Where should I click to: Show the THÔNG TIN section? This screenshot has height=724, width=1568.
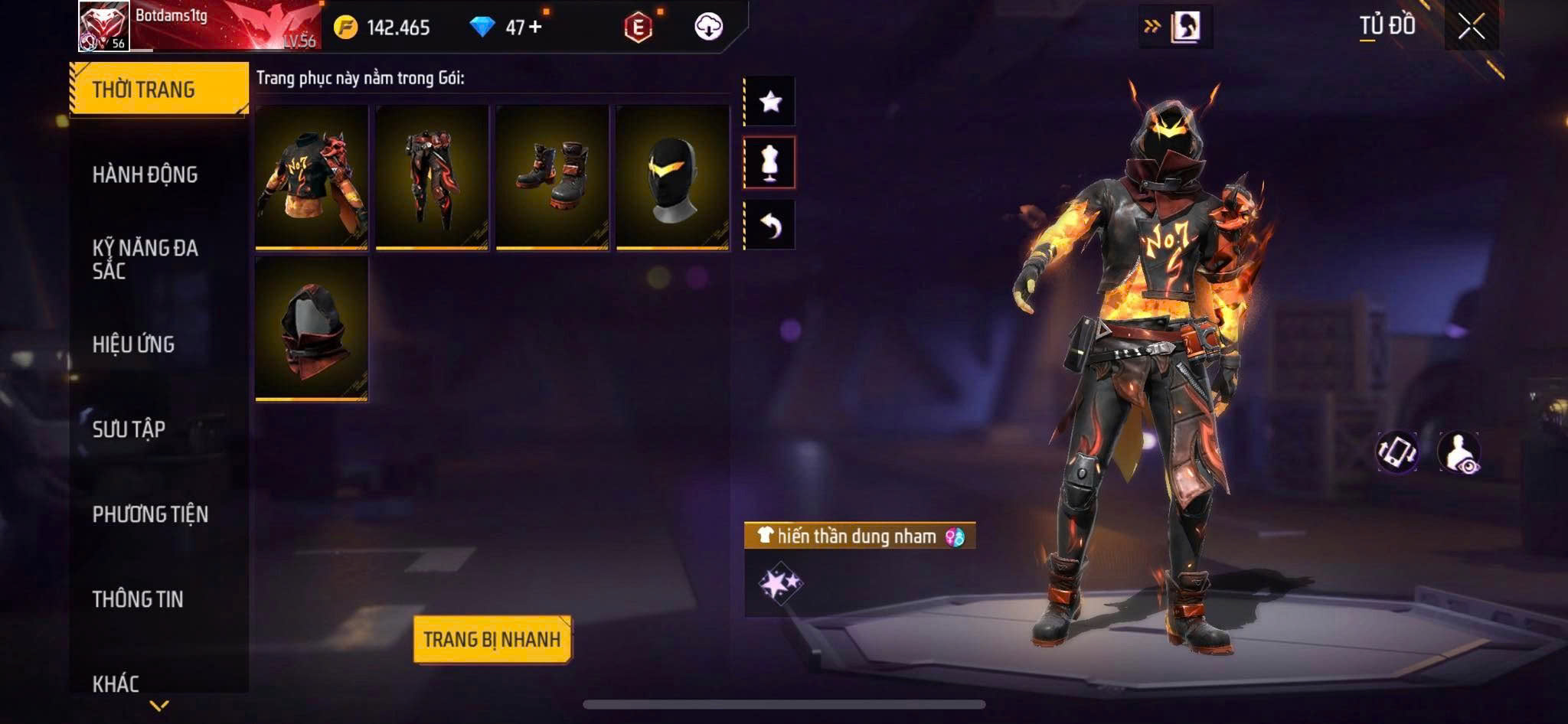coord(138,598)
